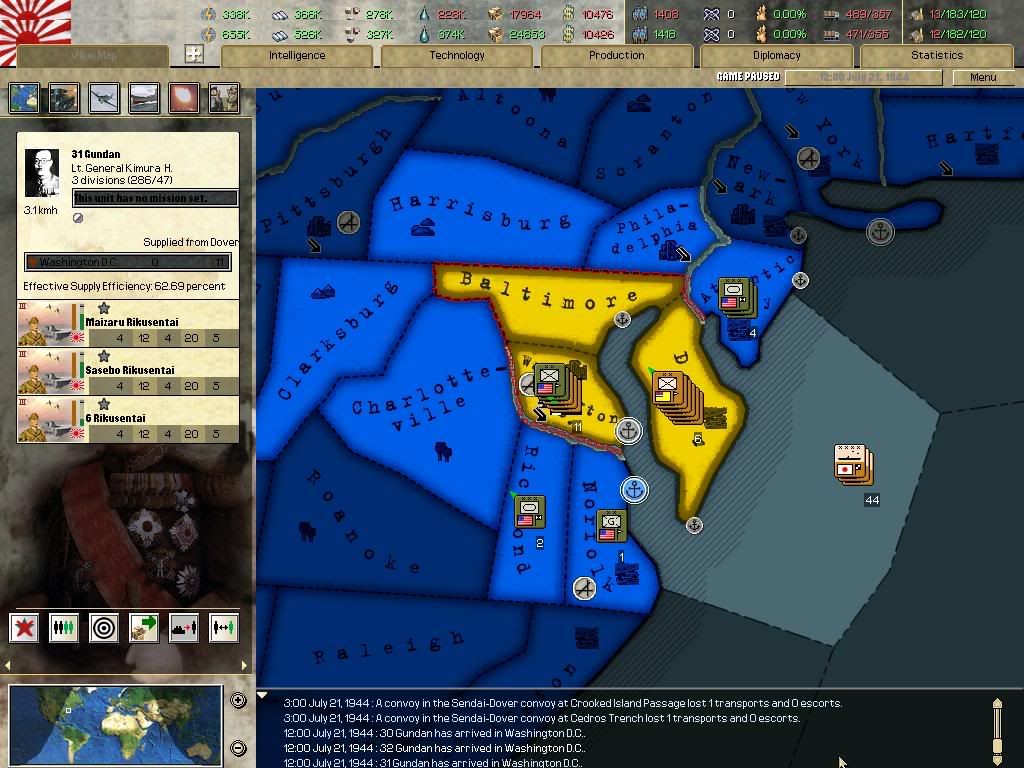The image size is (1024, 768).
Task: Open the Production tab
Action: (616, 56)
